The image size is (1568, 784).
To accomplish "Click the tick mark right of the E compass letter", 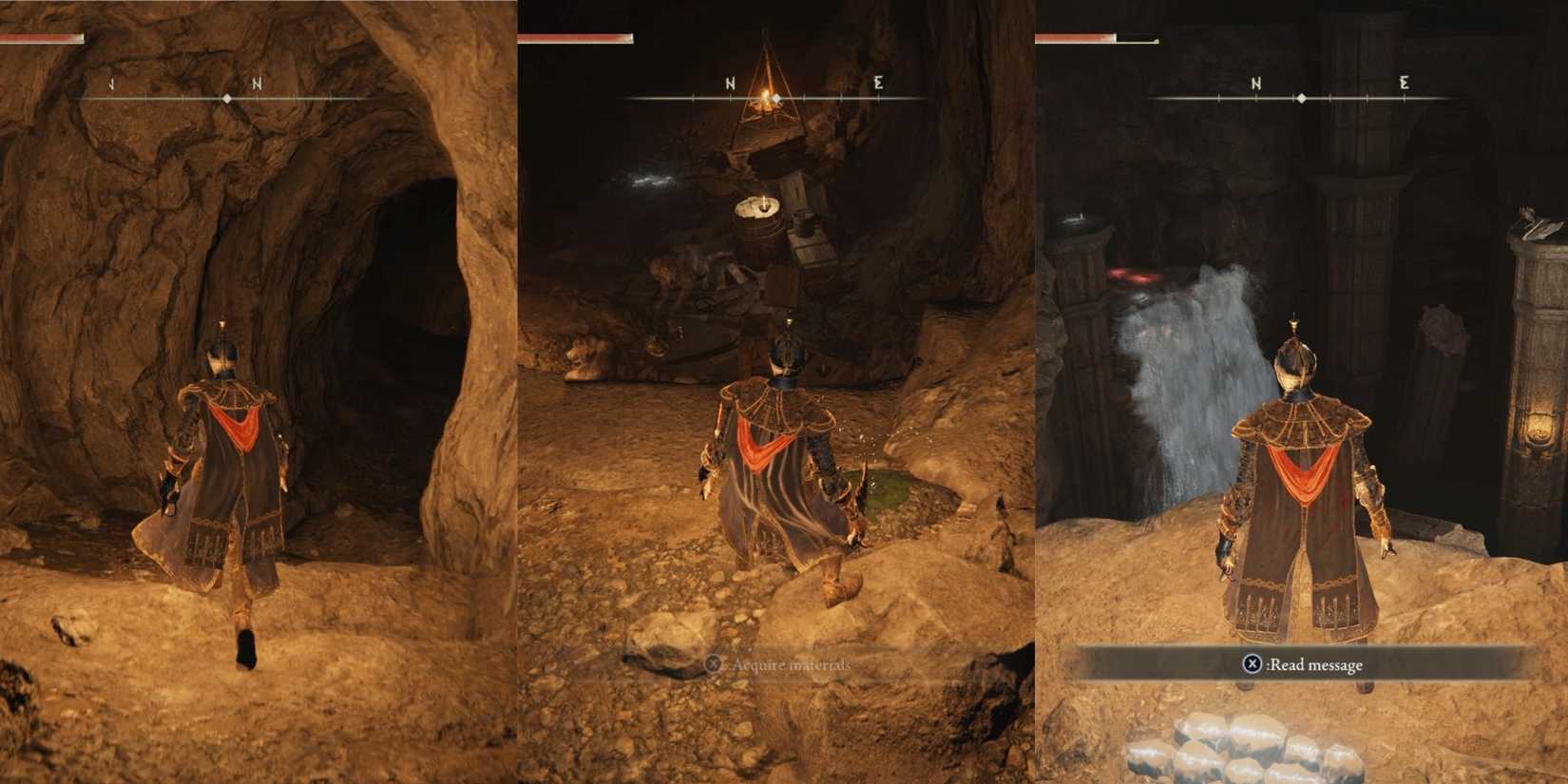I will tap(914, 95).
